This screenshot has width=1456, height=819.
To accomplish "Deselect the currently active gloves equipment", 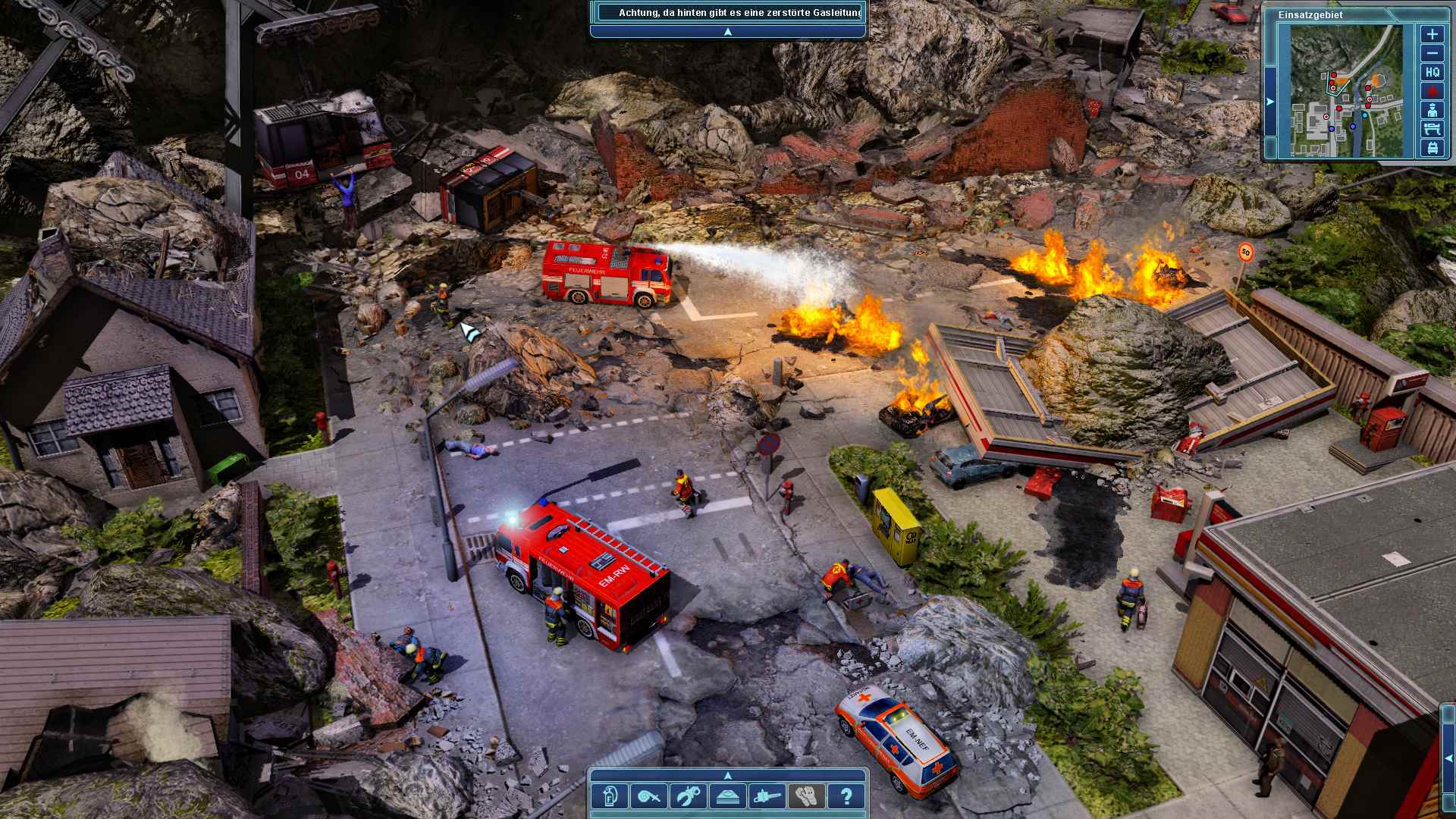I will pyautogui.click(x=806, y=796).
